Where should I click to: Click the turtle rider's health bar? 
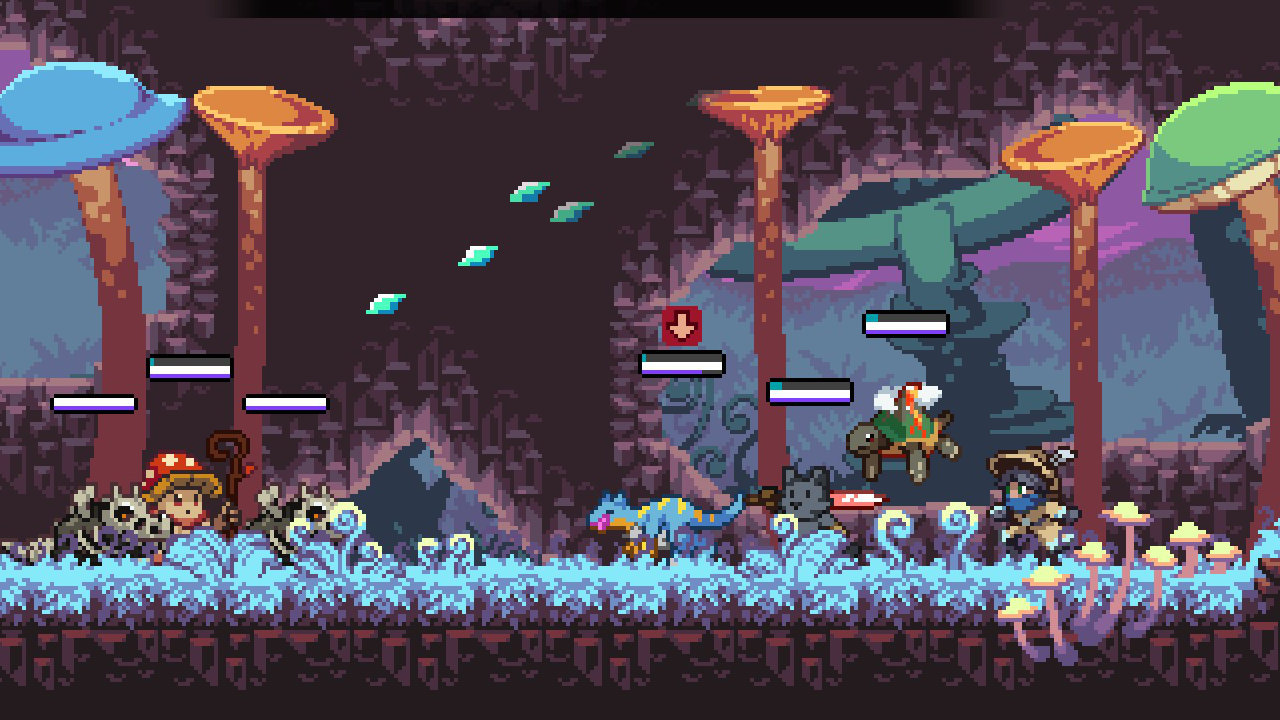[905, 322]
